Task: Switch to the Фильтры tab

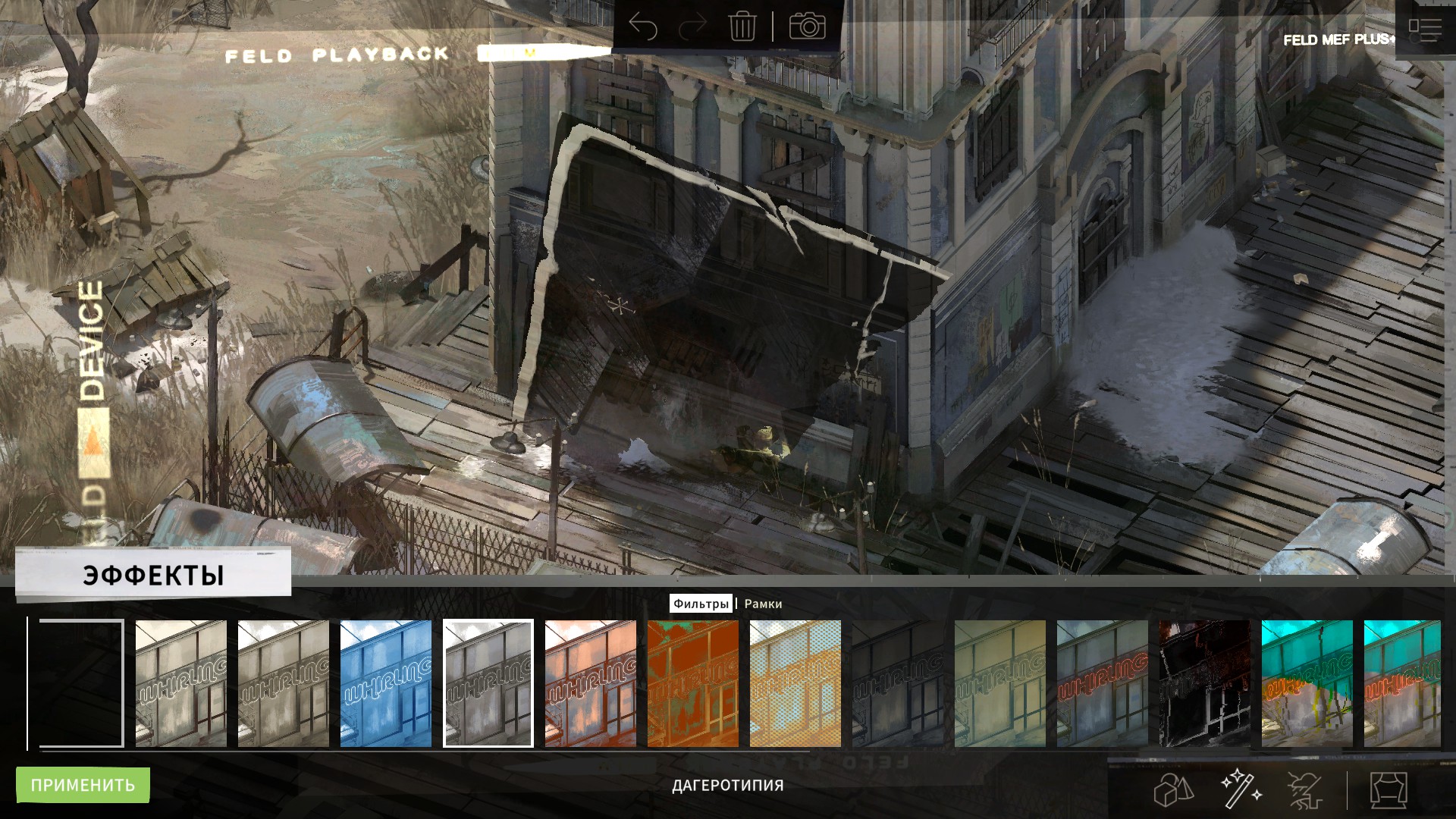Action: pyautogui.click(x=701, y=604)
